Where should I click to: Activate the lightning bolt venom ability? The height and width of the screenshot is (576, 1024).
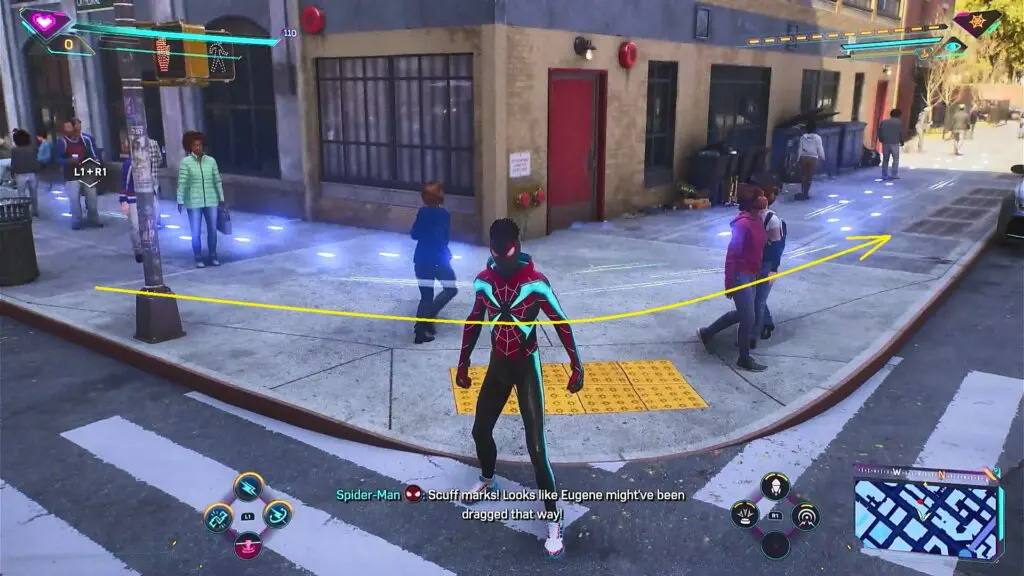(248, 487)
